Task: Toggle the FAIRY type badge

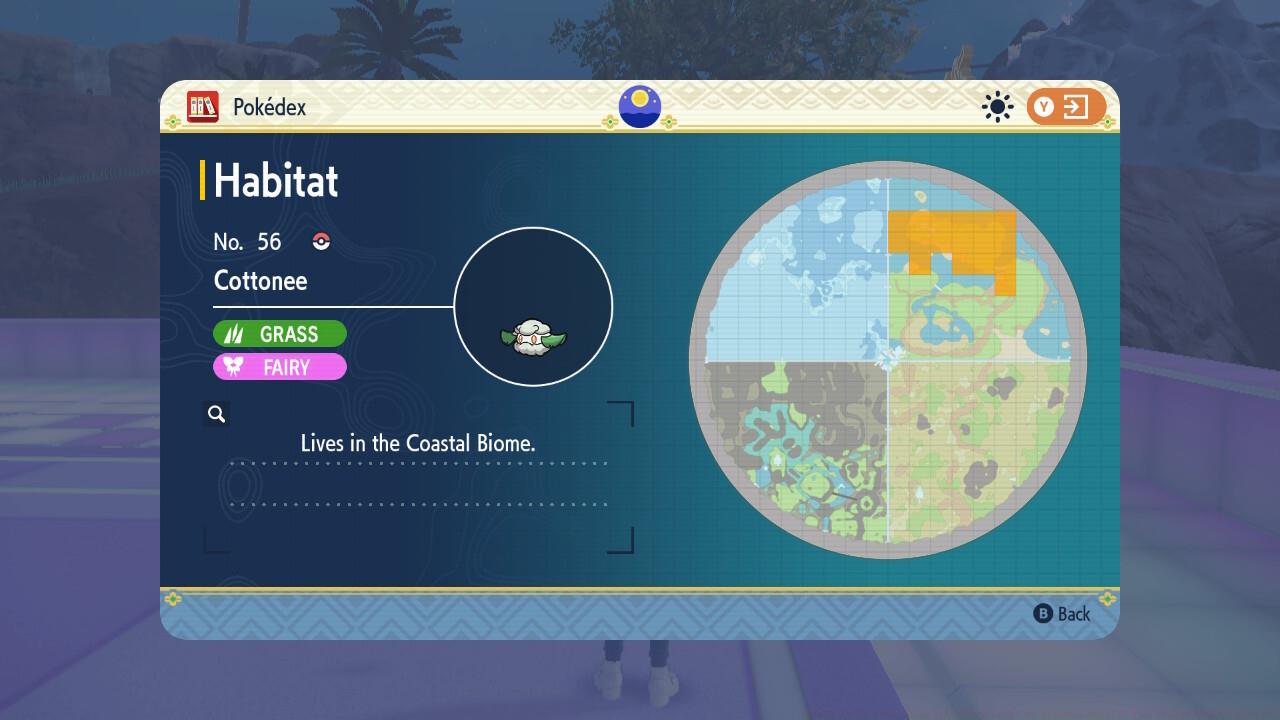Action: (280, 367)
